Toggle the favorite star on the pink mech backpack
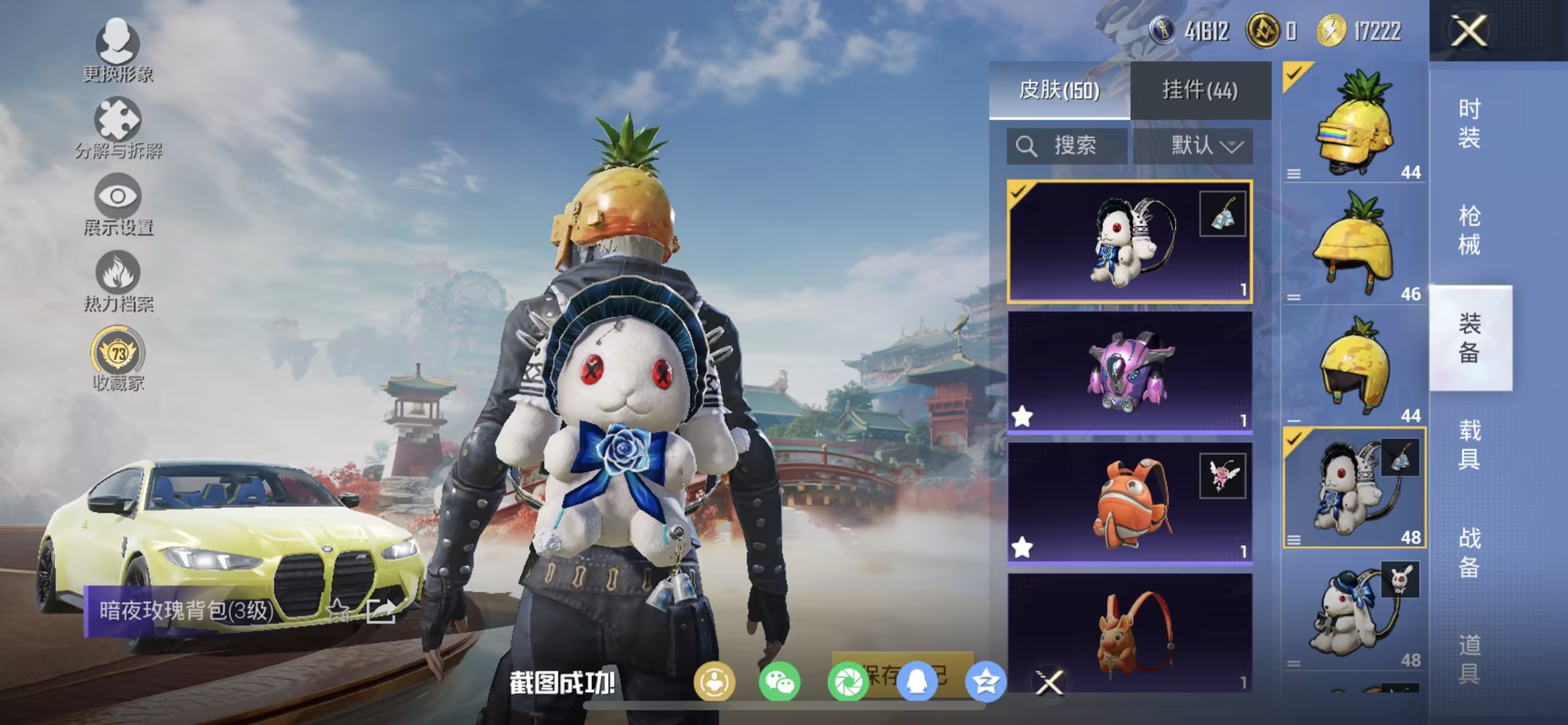This screenshot has width=1568, height=725. click(x=1023, y=416)
